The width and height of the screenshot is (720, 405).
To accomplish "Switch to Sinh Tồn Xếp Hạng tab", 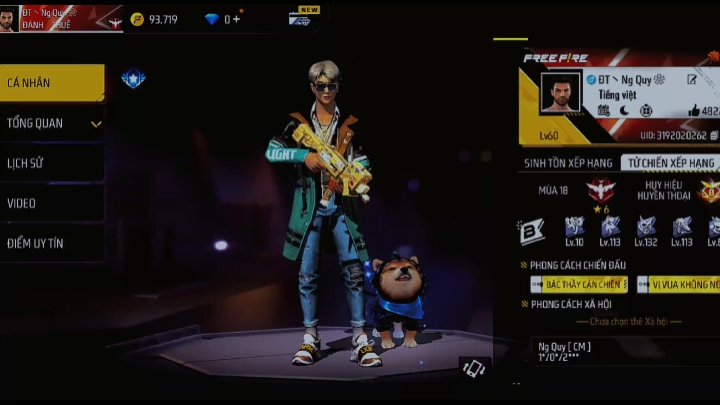I will (x=568, y=163).
